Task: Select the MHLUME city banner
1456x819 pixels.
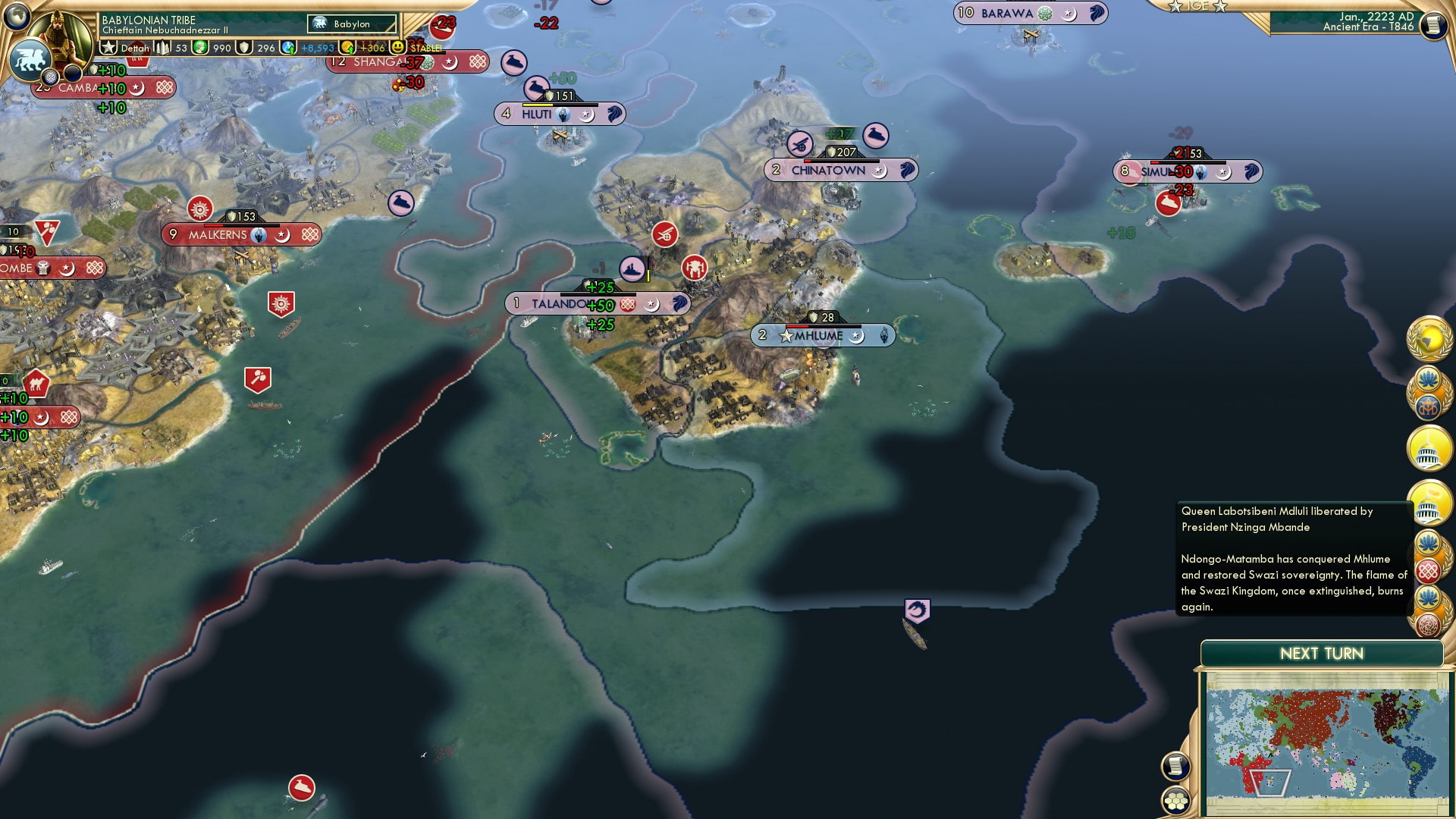Action: pyautogui.click(x=823, y=334)
